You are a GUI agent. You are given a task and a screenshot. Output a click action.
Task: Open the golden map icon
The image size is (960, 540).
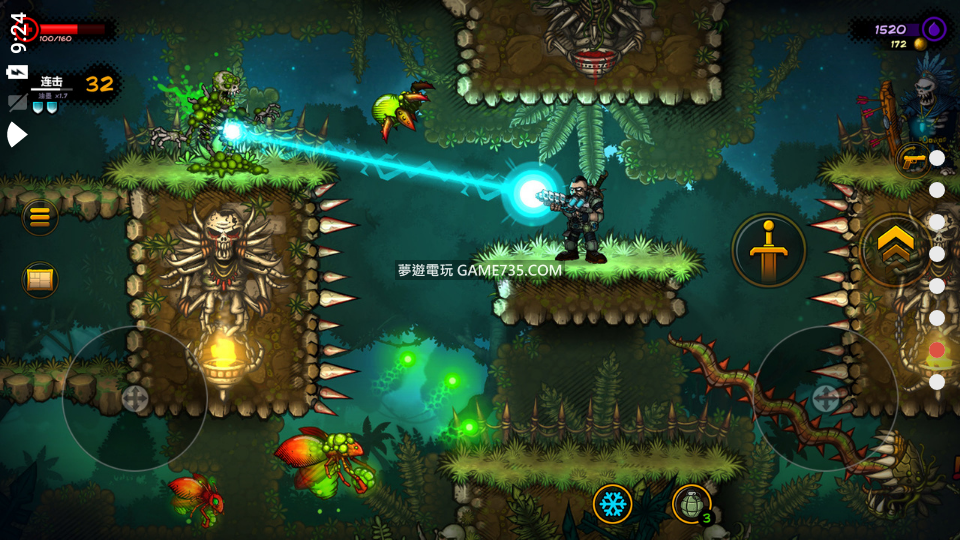click(40, 279)
